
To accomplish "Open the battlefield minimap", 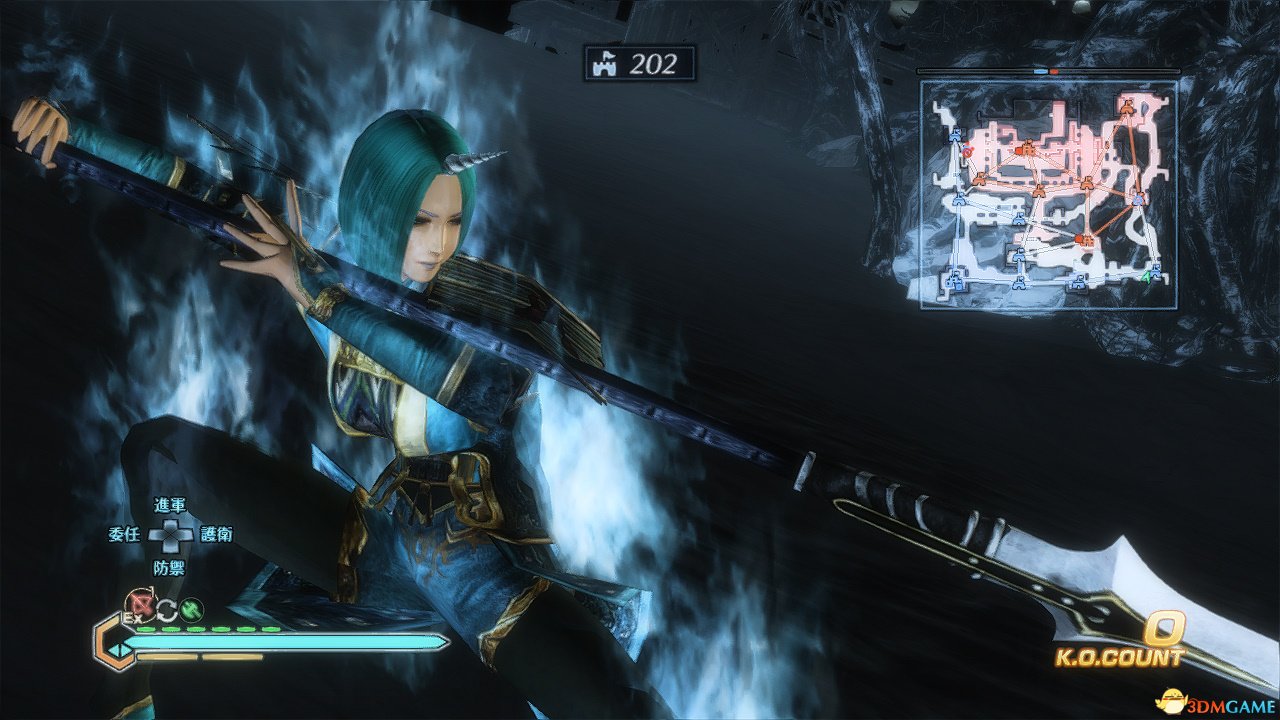I will (1048, 194).
